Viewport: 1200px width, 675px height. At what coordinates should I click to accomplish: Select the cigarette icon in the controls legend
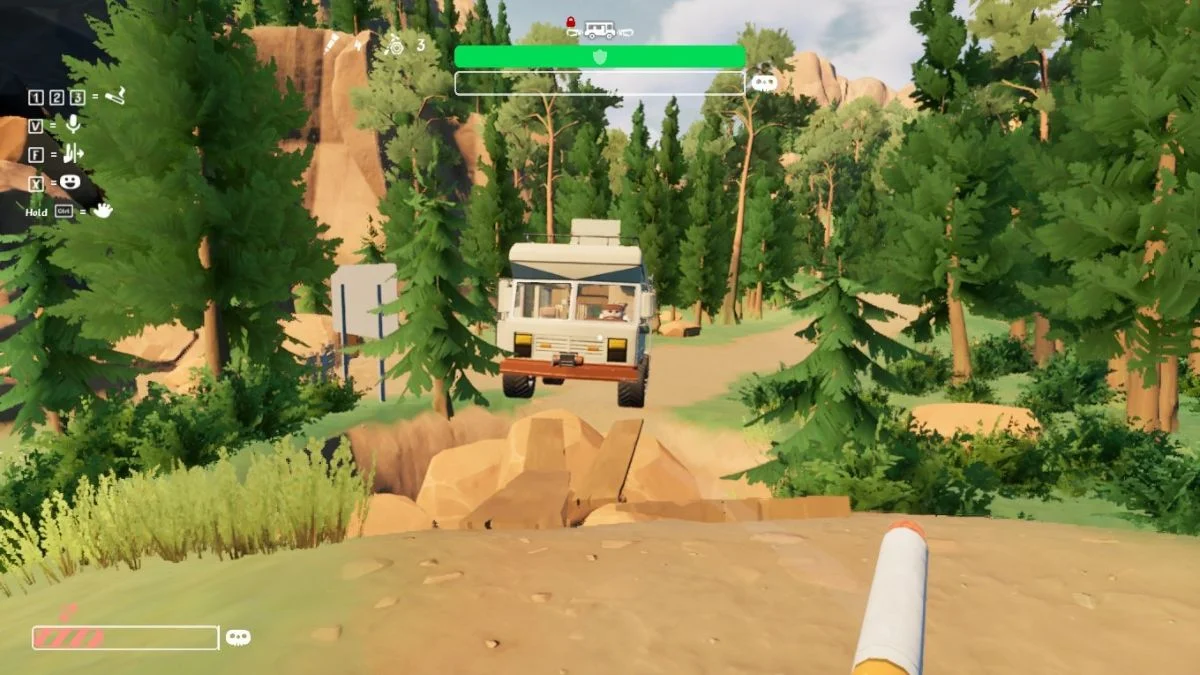(115, 96)
